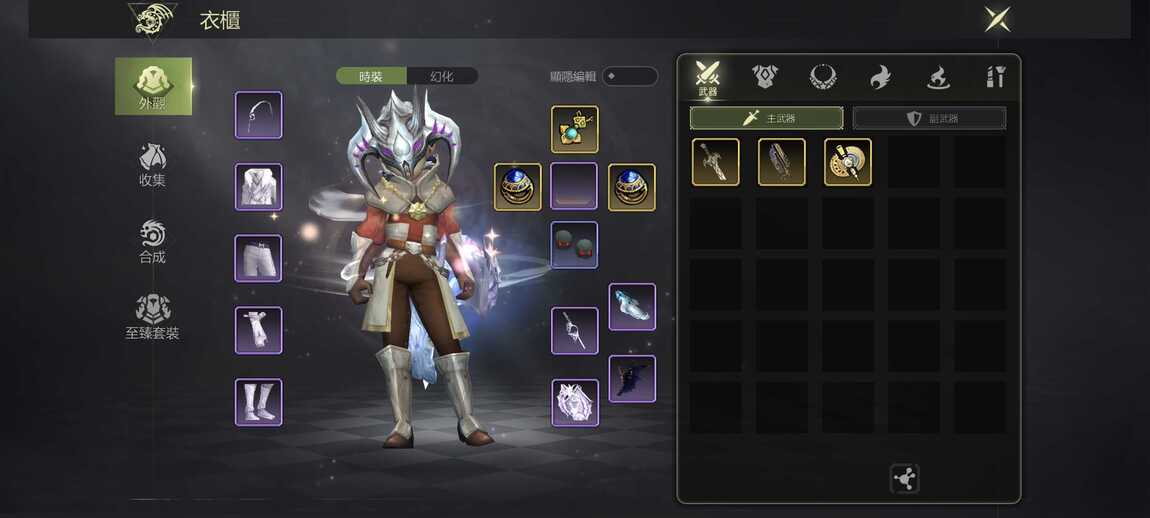This screenshot has width=1150, height=518.
Task: Open the necklace accessory category tab
Action: (x=822, y=76)
